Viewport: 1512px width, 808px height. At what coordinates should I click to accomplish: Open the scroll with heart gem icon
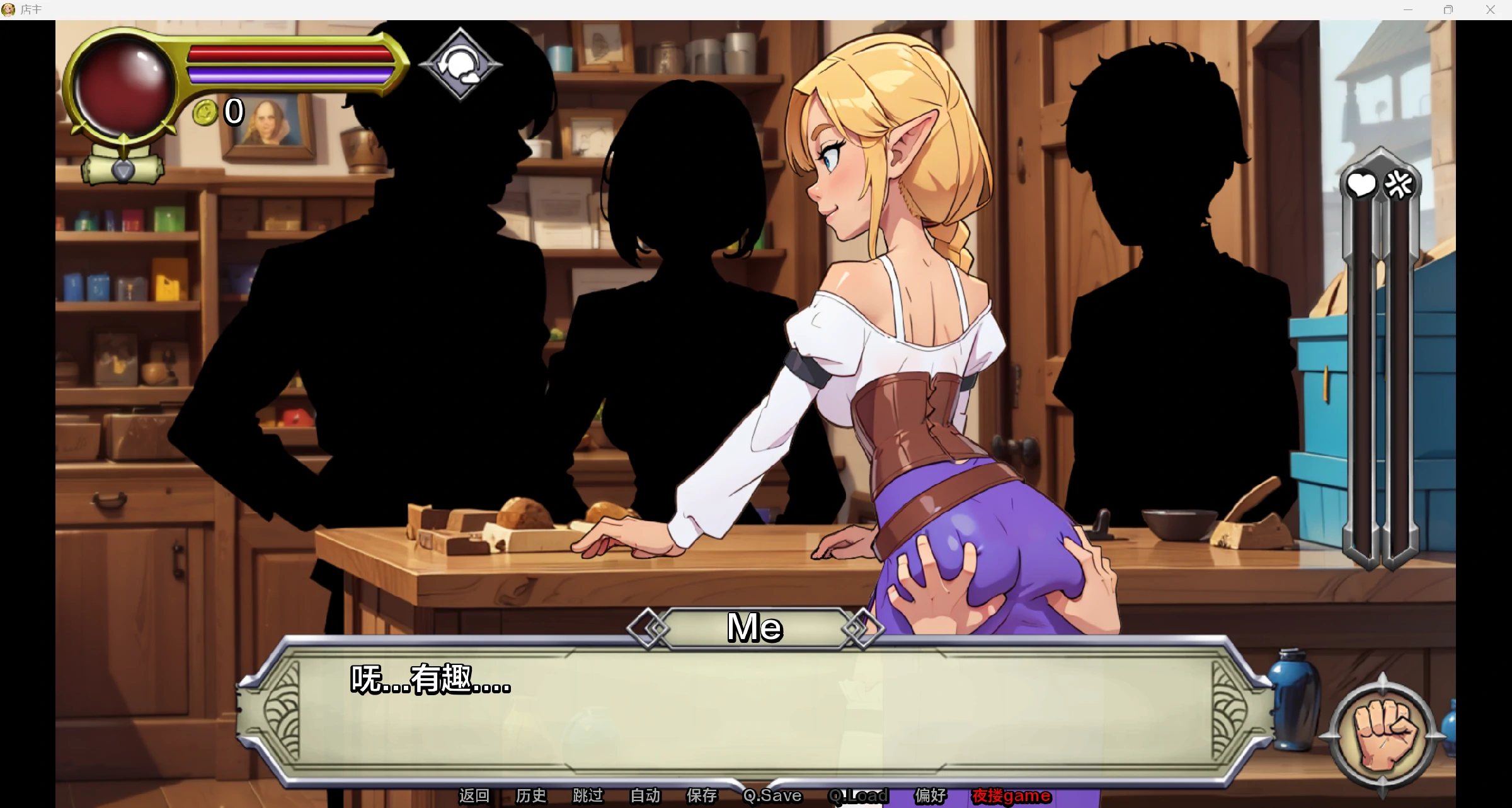click(x=123, y=167)
